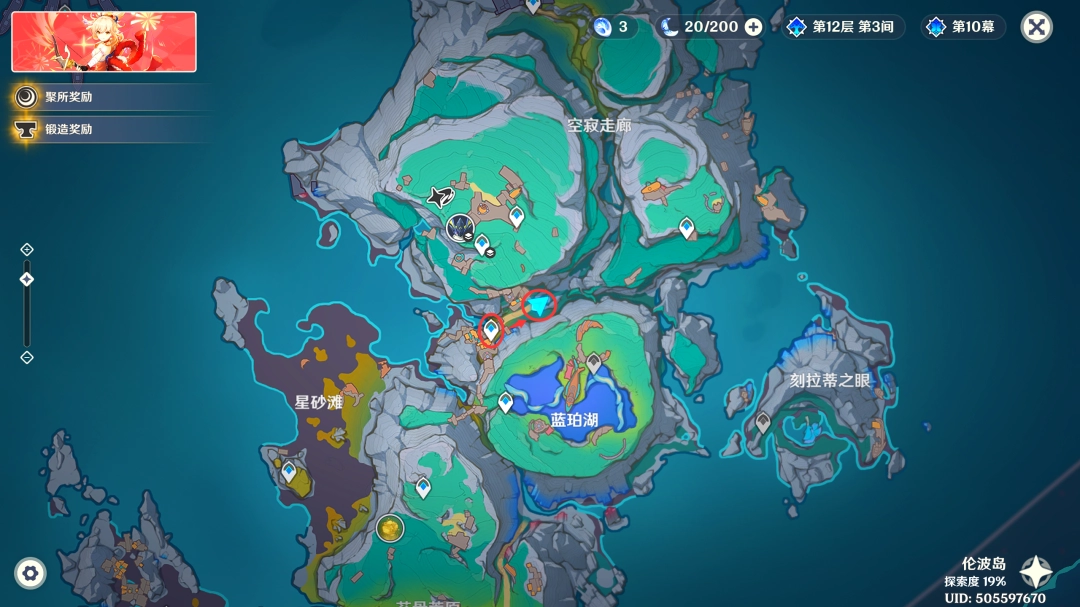This screenshot has height=607, width=1080.
Task: Select the round boss portrait marker
Action: pos(460,228)
